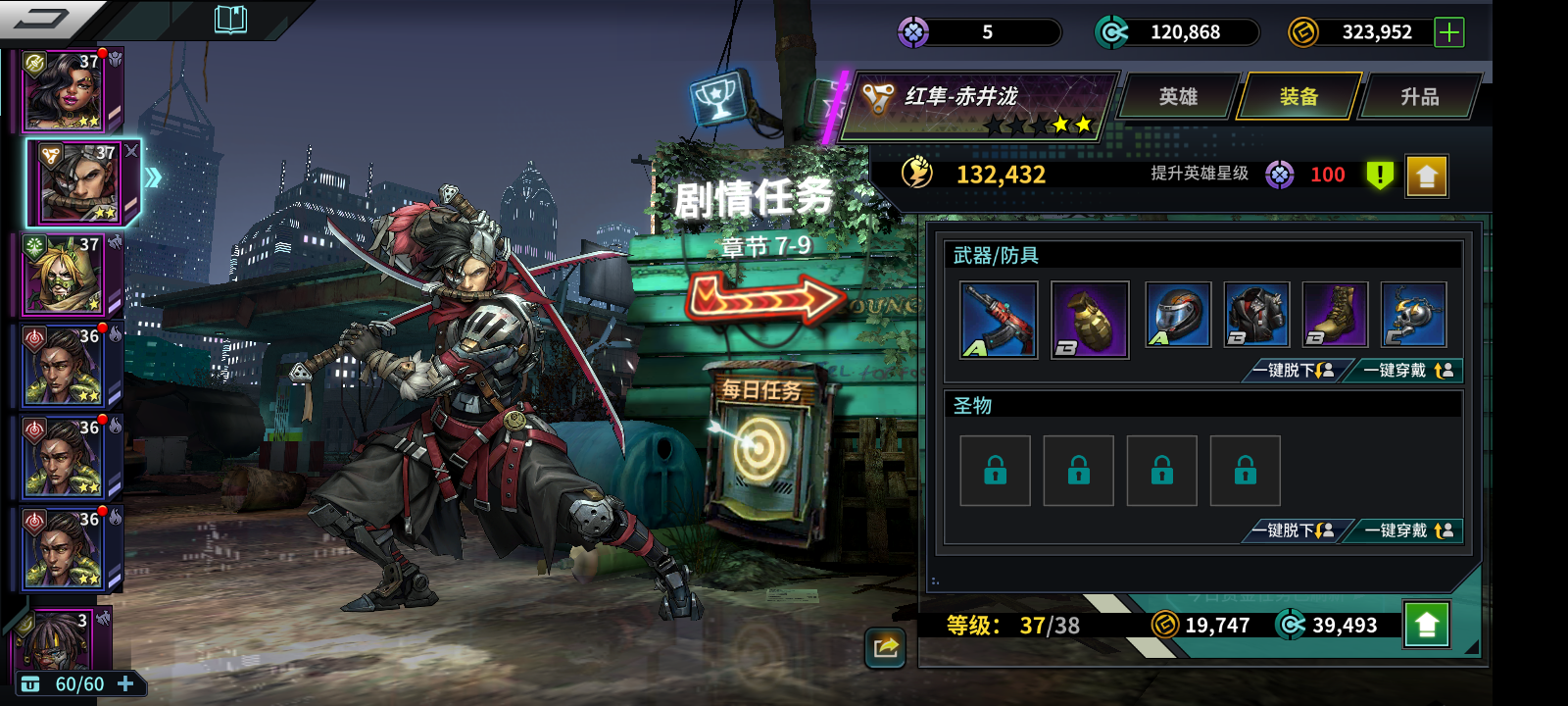Click a locked 圣物 relic slot
This screenshot has width=1568, height=706.
coord(995,471)
